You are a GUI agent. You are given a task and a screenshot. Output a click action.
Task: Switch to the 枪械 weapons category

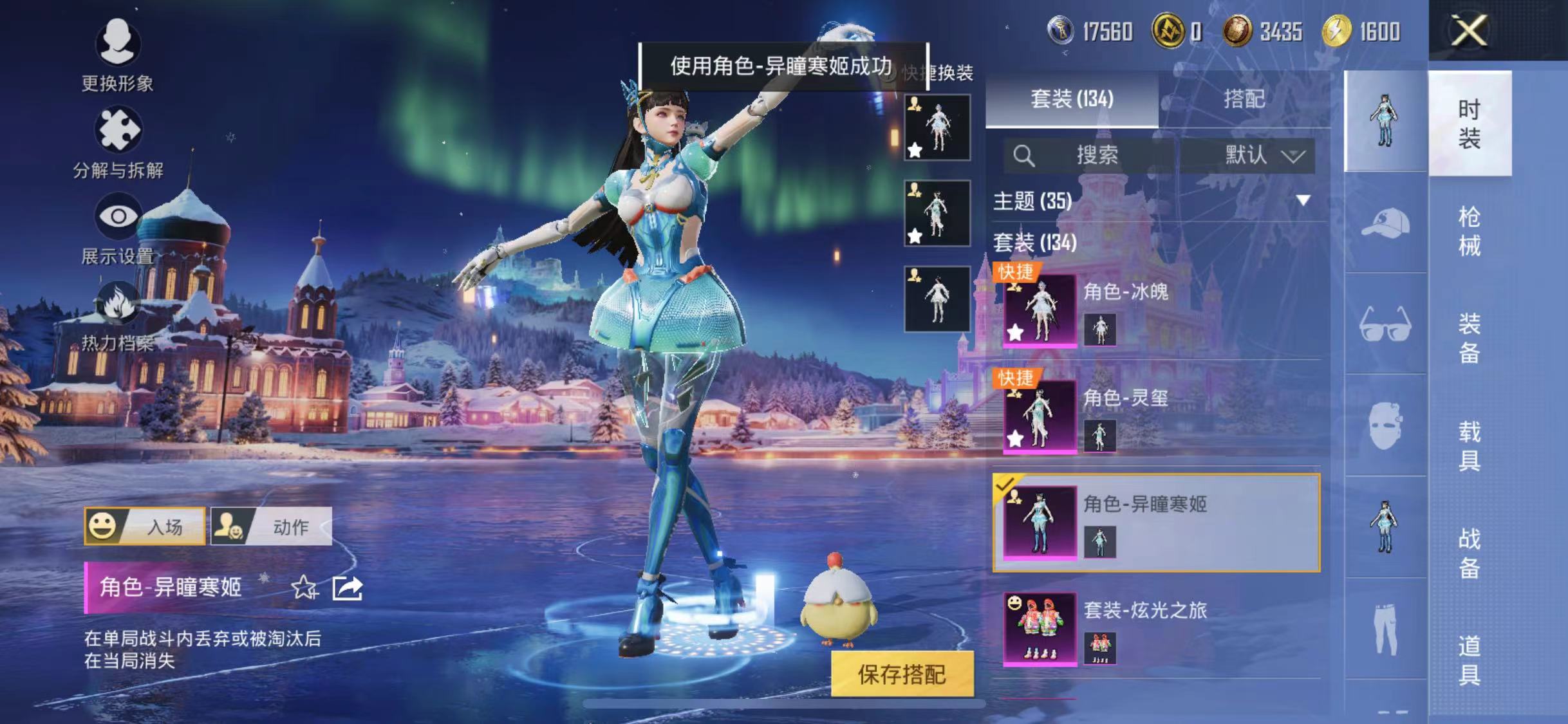1469,230
